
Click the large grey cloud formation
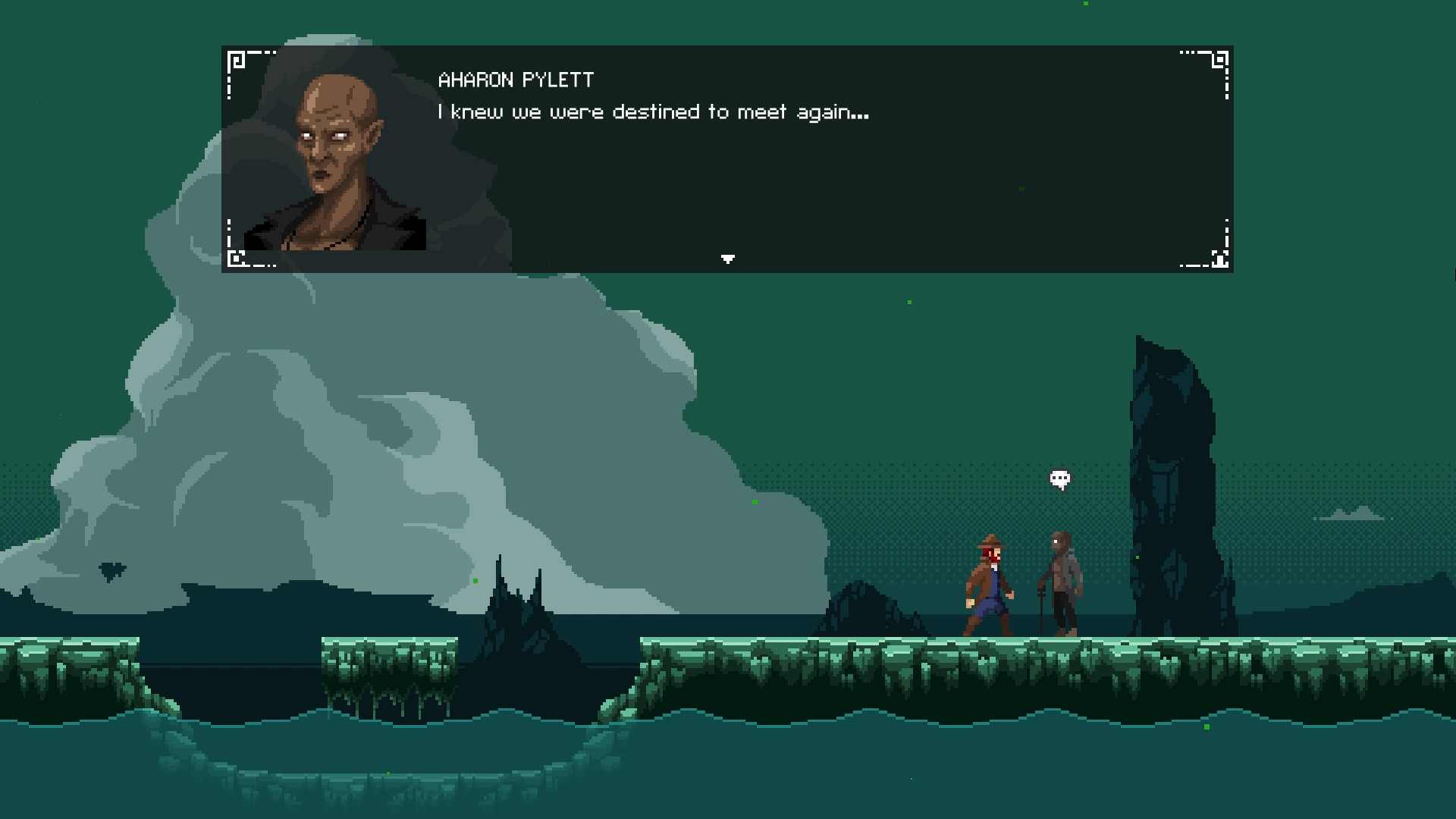coord(379,417)
